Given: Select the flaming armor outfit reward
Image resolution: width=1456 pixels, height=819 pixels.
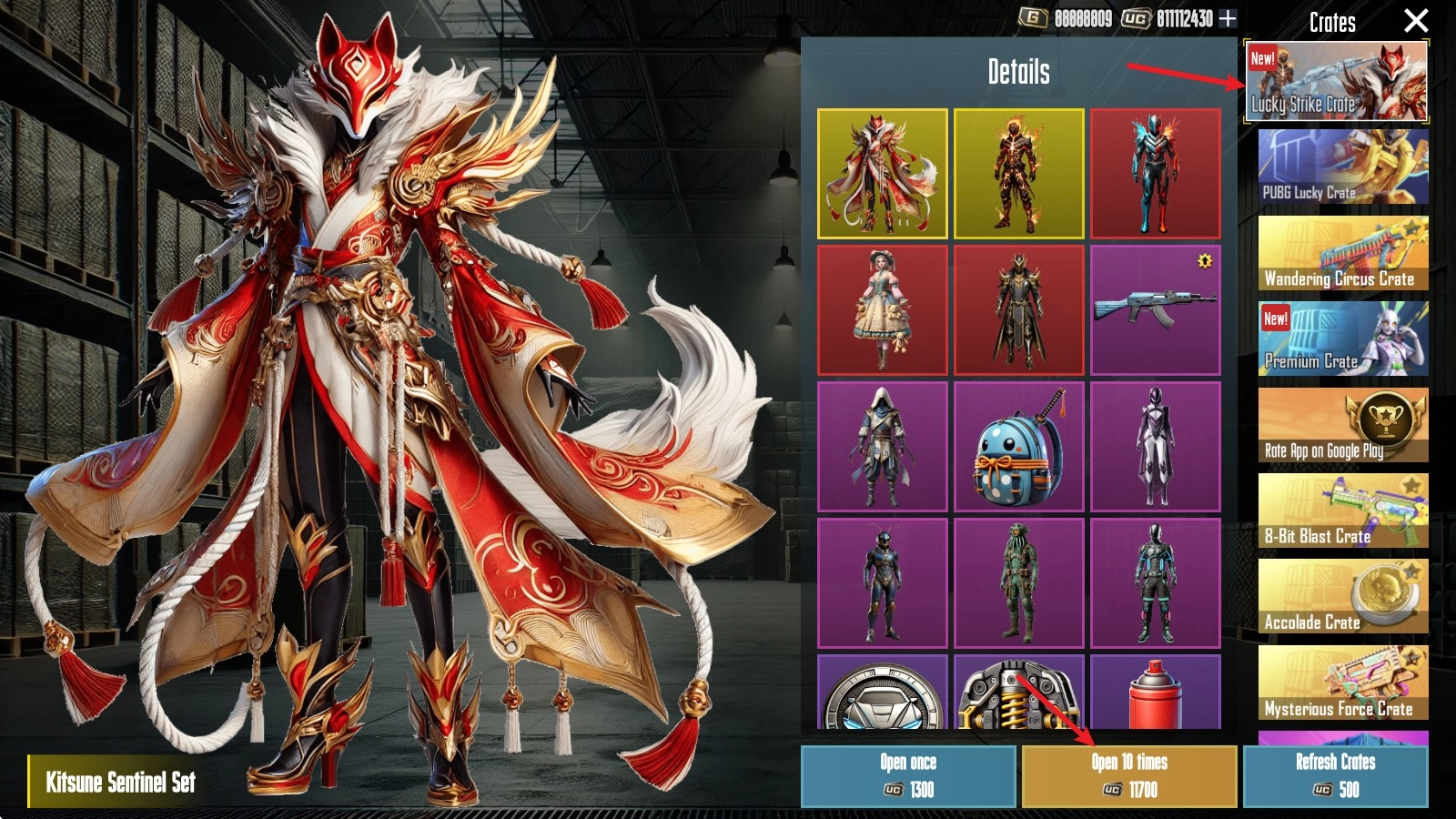Looking at the screenshot, I should click(x=1018, y=173).
